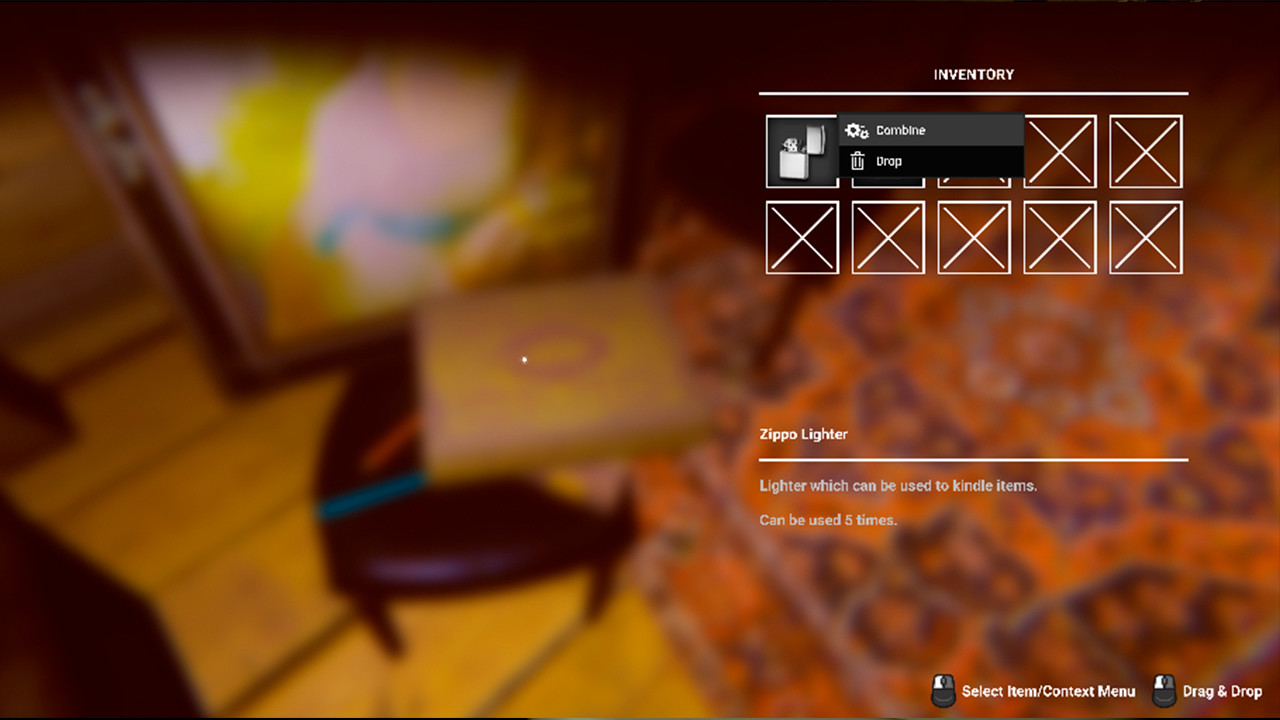
Task: Click the Drag & Drop label
Action: pyautogui.click(x=1222, y=691)
